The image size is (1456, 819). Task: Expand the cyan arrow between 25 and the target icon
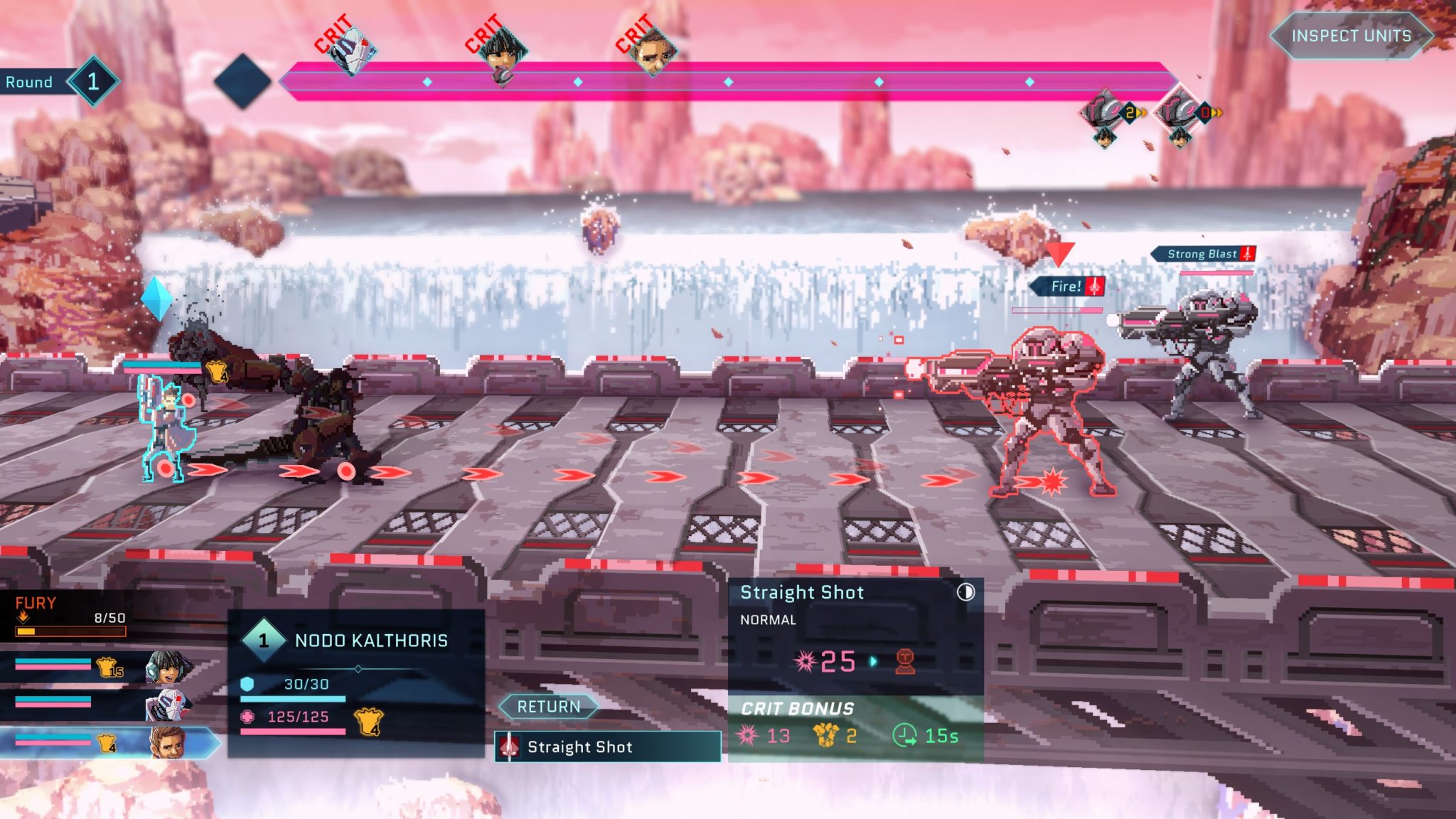(x=873, y=660)
